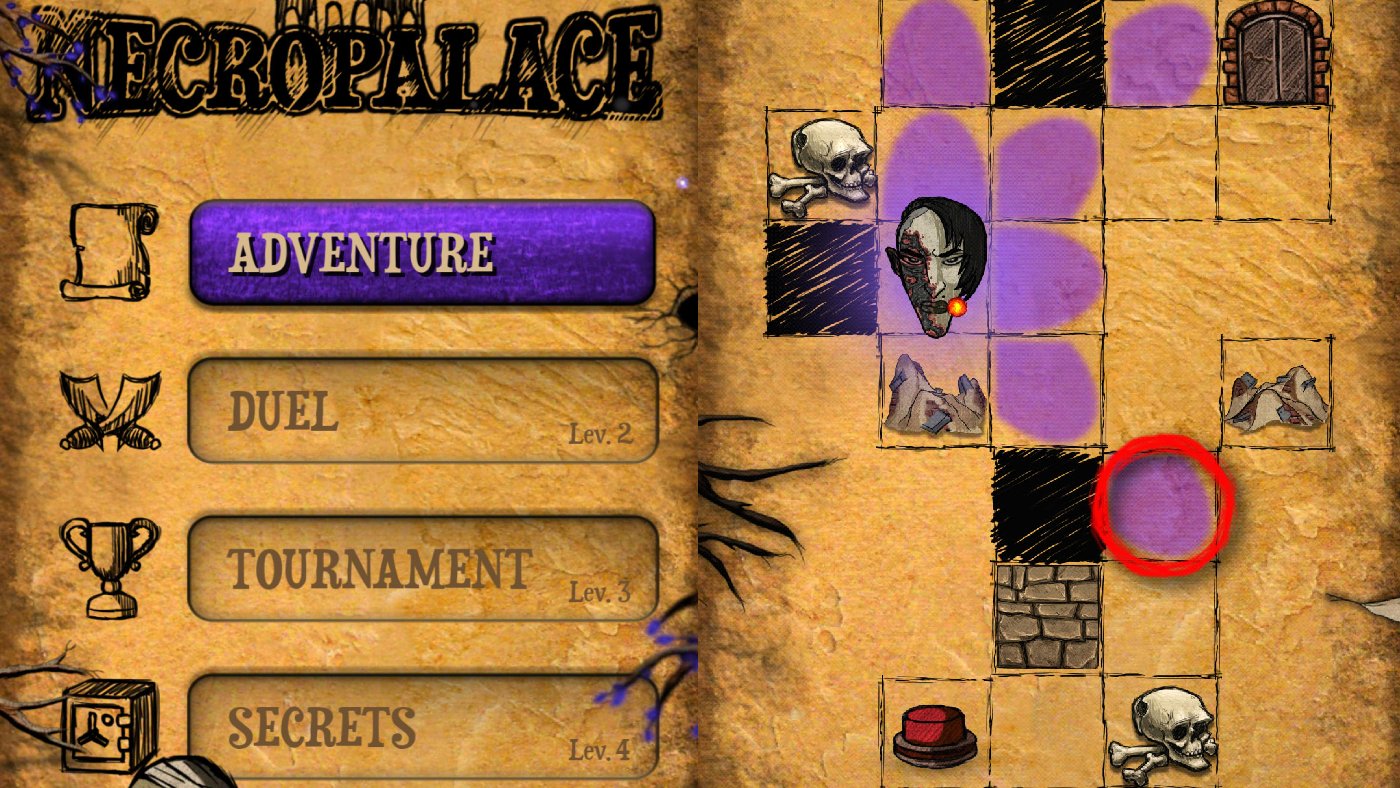This screenshot has width=1400, height=788.
Task: Open the Secrets menu
Action: pos(425,725)
